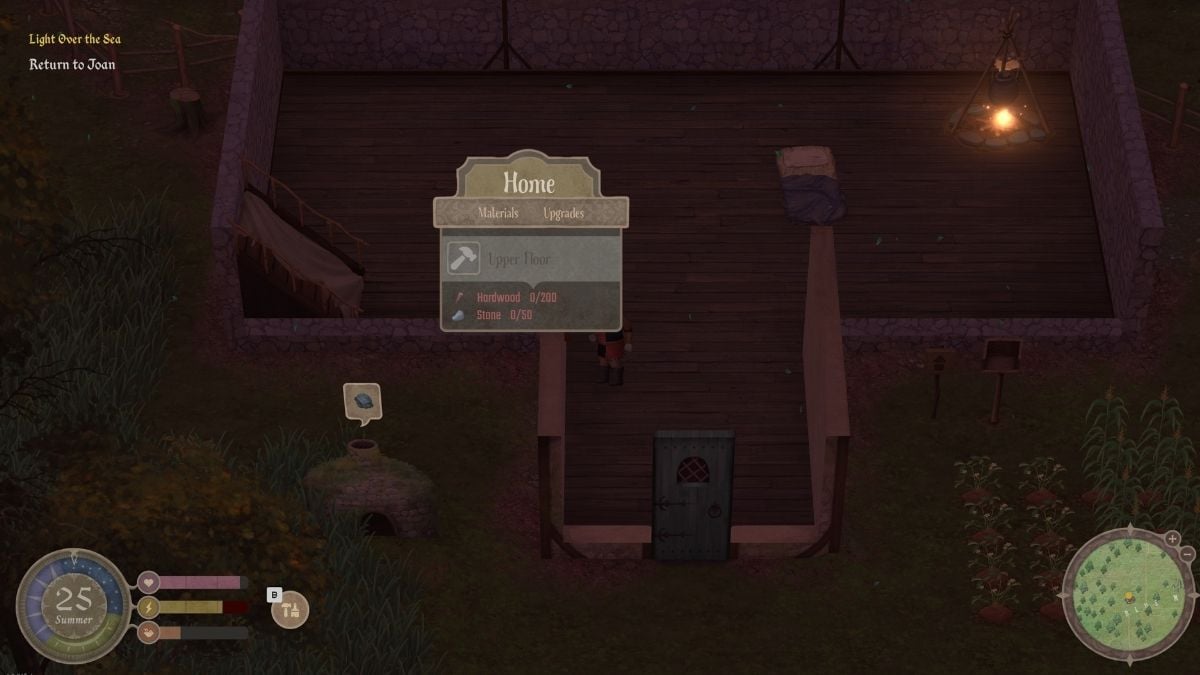Click the Light Over the Sea quest tracker
Screen dimensions: 1200x675
[75, 39]
